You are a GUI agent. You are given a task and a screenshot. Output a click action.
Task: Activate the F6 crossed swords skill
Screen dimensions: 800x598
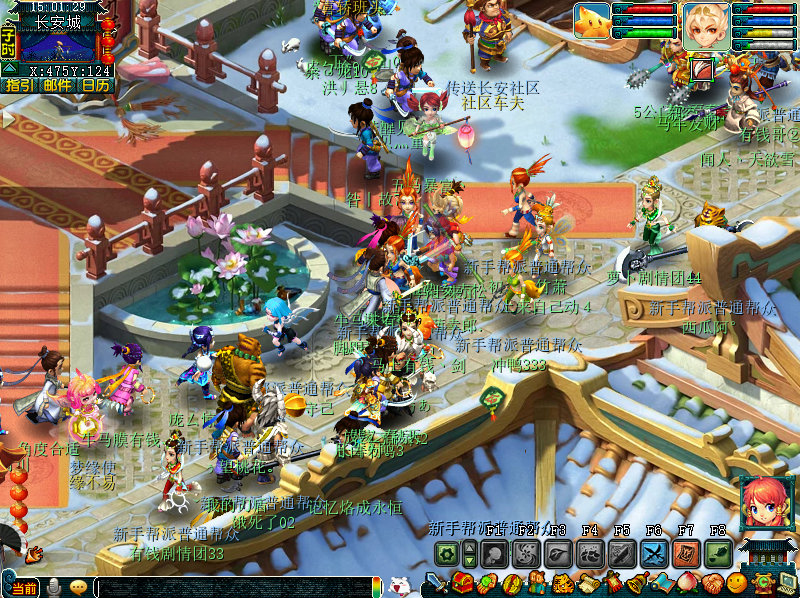[x=654, y=553]
